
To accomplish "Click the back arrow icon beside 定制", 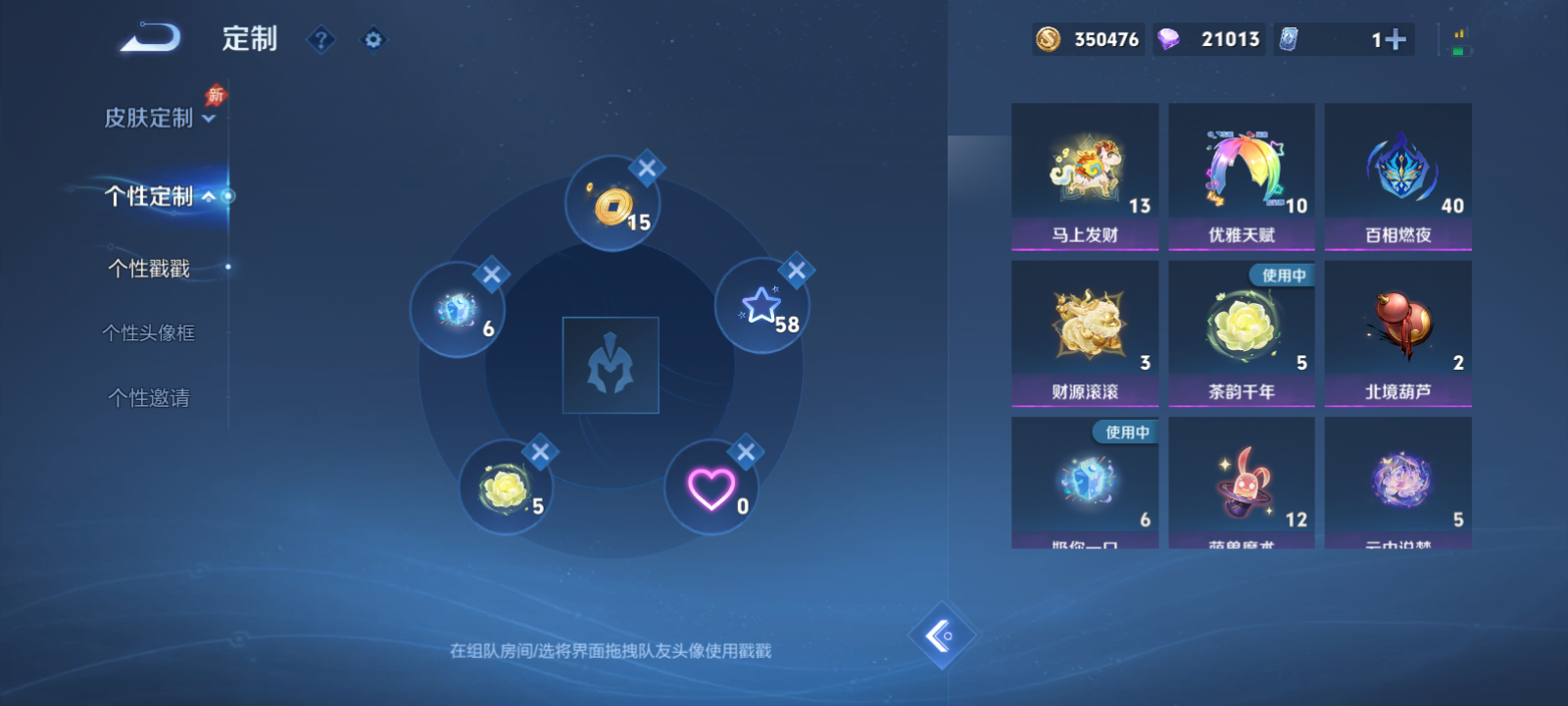I will coord(149,37).
